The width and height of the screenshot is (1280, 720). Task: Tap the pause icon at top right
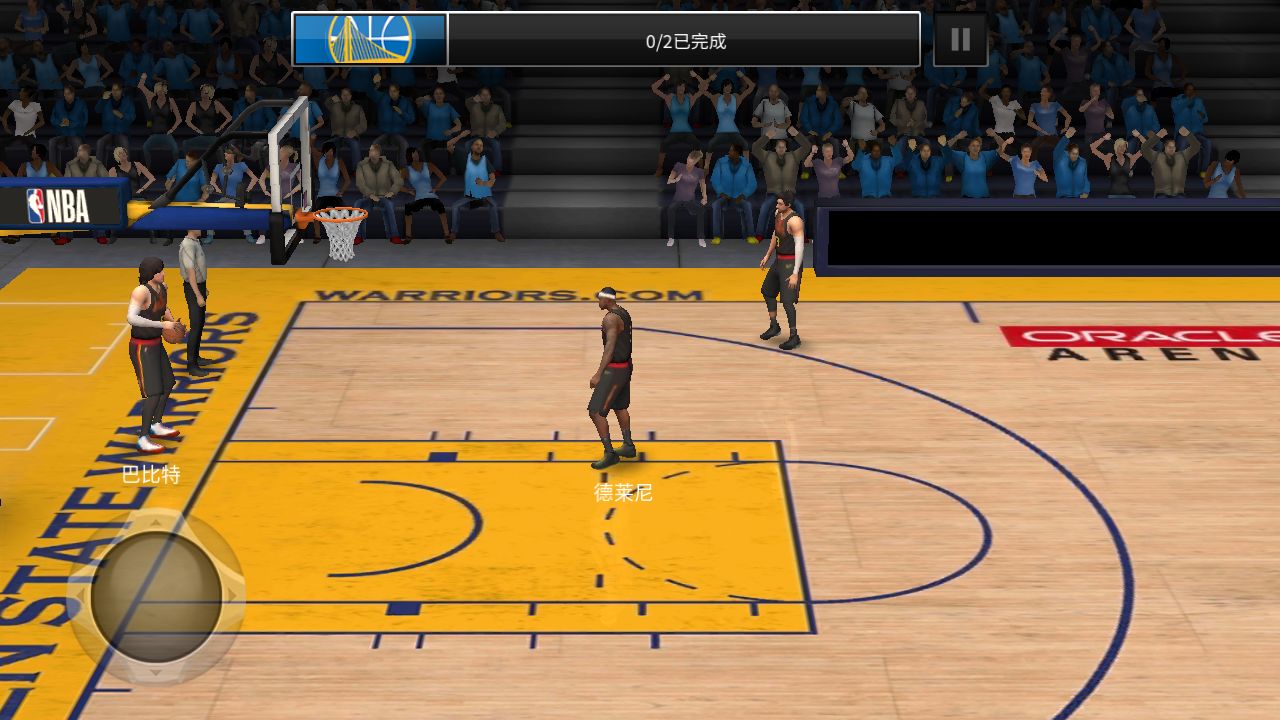pyautogui.click(x=959, y=39)
